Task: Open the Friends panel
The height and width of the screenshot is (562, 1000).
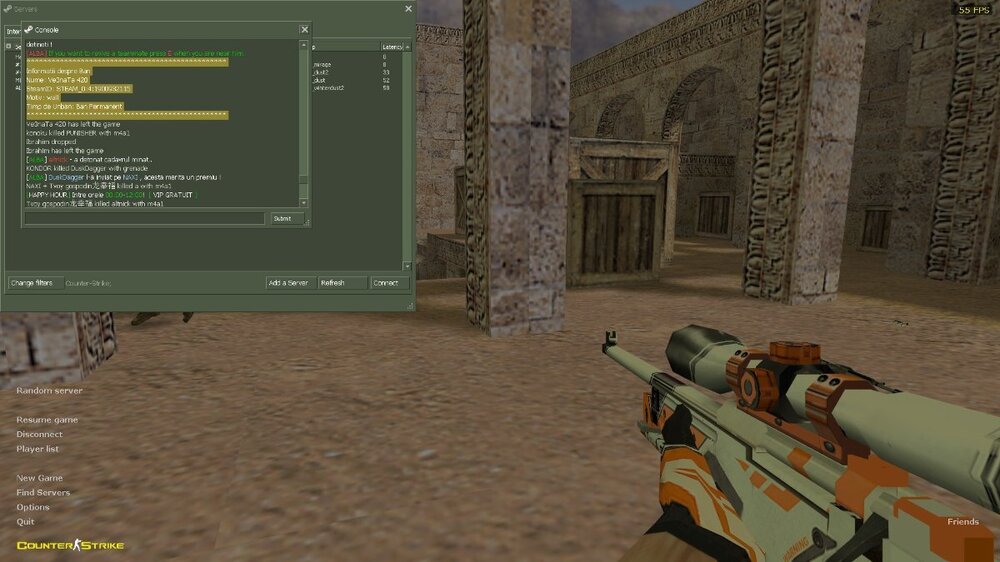Action: [x=963, y=522]
